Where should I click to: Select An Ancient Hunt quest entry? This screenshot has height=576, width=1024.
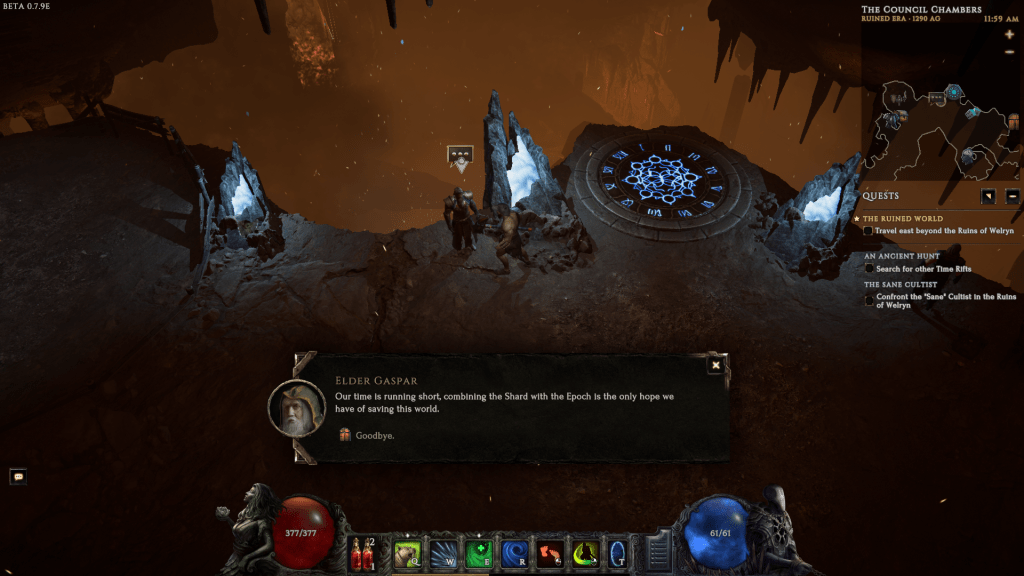point(901,256)
